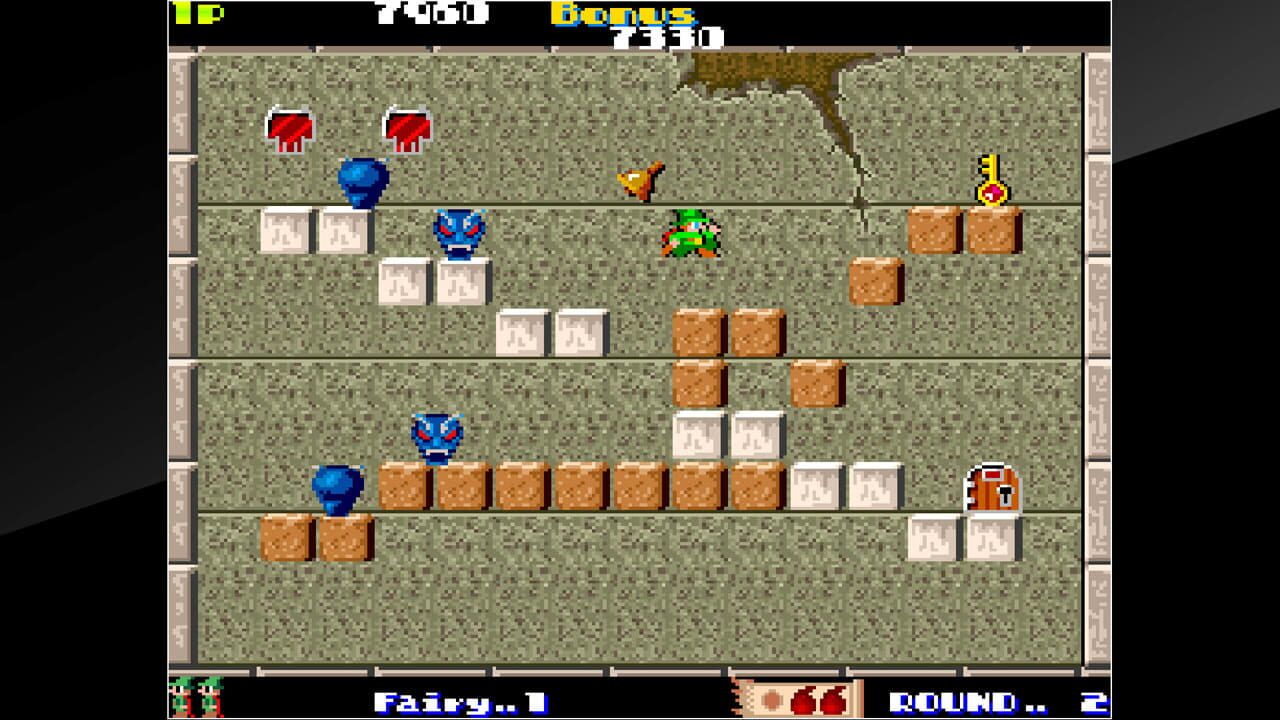Click the leftmost white block on the second ledge
The image size is (1280, 720).
click(285, 232)
